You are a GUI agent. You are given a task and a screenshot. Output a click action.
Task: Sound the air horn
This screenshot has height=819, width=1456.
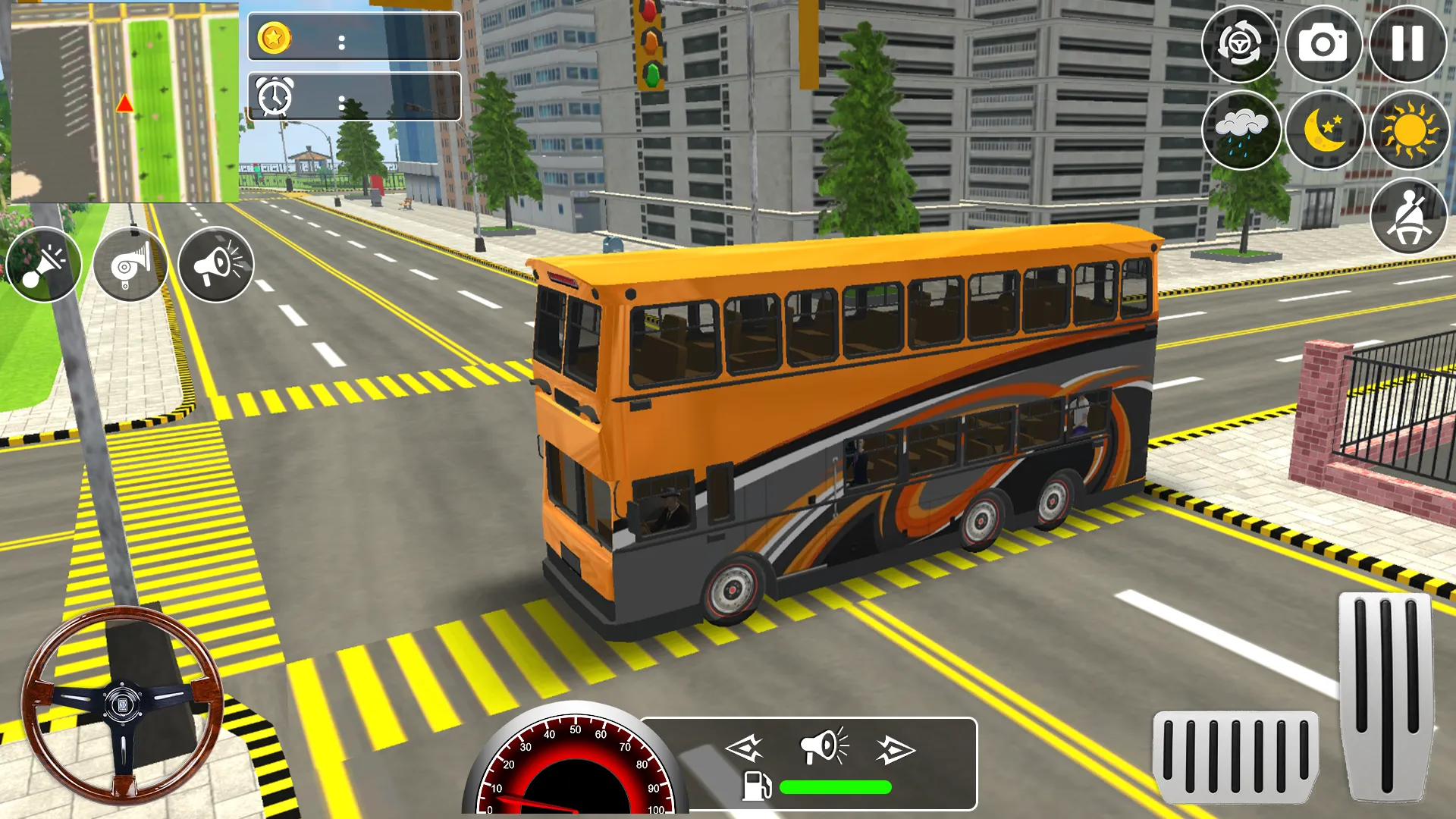point(130,265)
